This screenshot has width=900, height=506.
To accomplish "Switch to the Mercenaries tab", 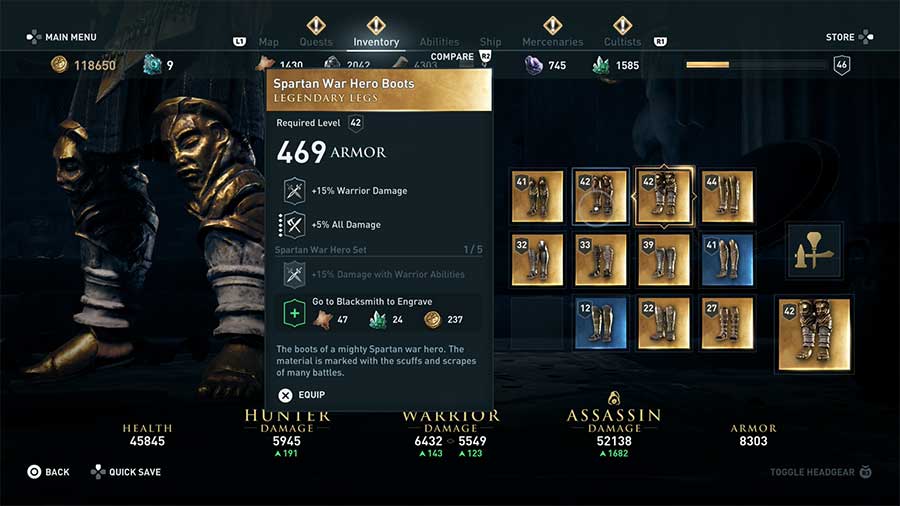I will tap(552, 42).
